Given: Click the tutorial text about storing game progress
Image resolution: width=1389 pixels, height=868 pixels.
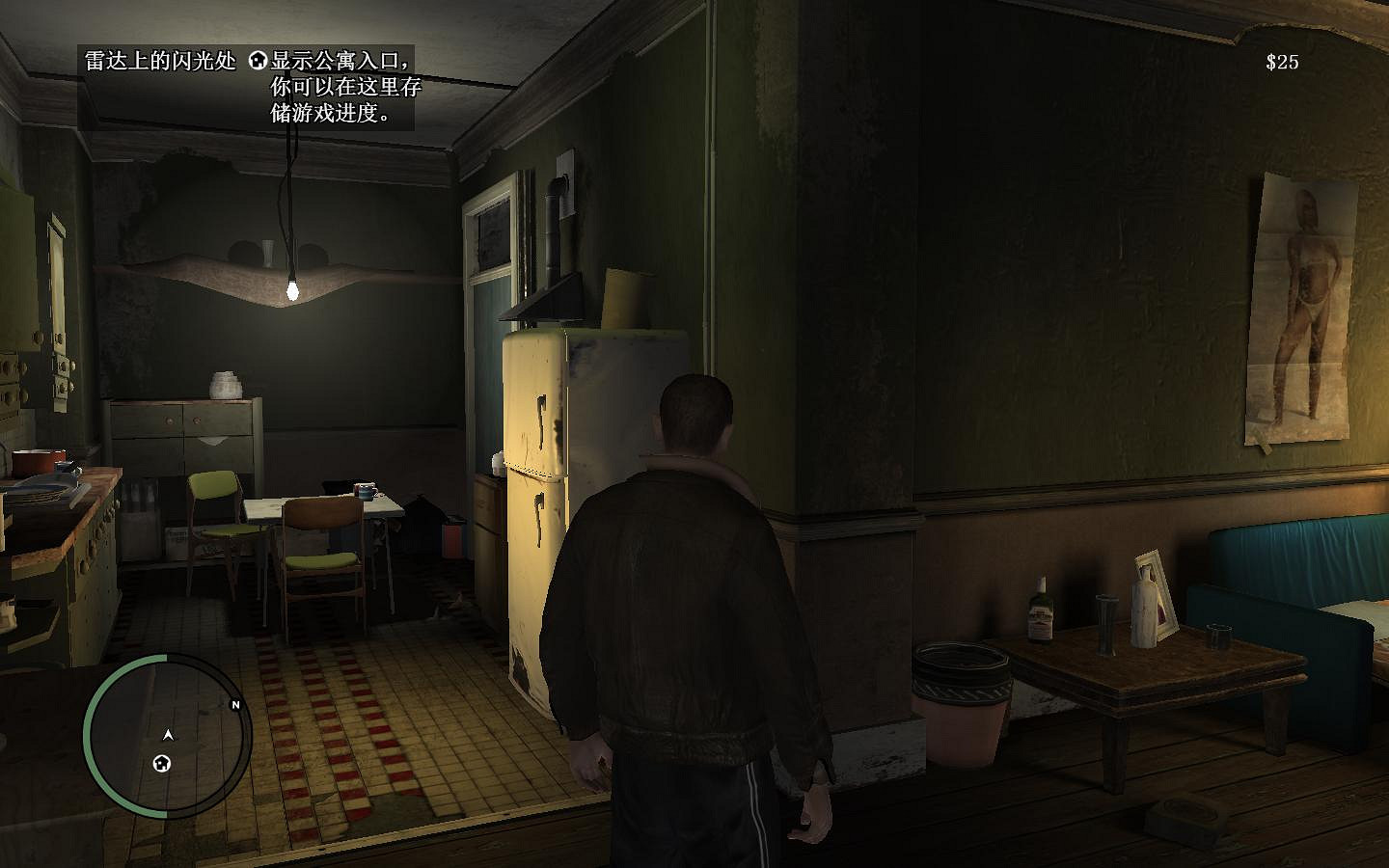Looking at the screenshot, I should [x=333, y=111].
